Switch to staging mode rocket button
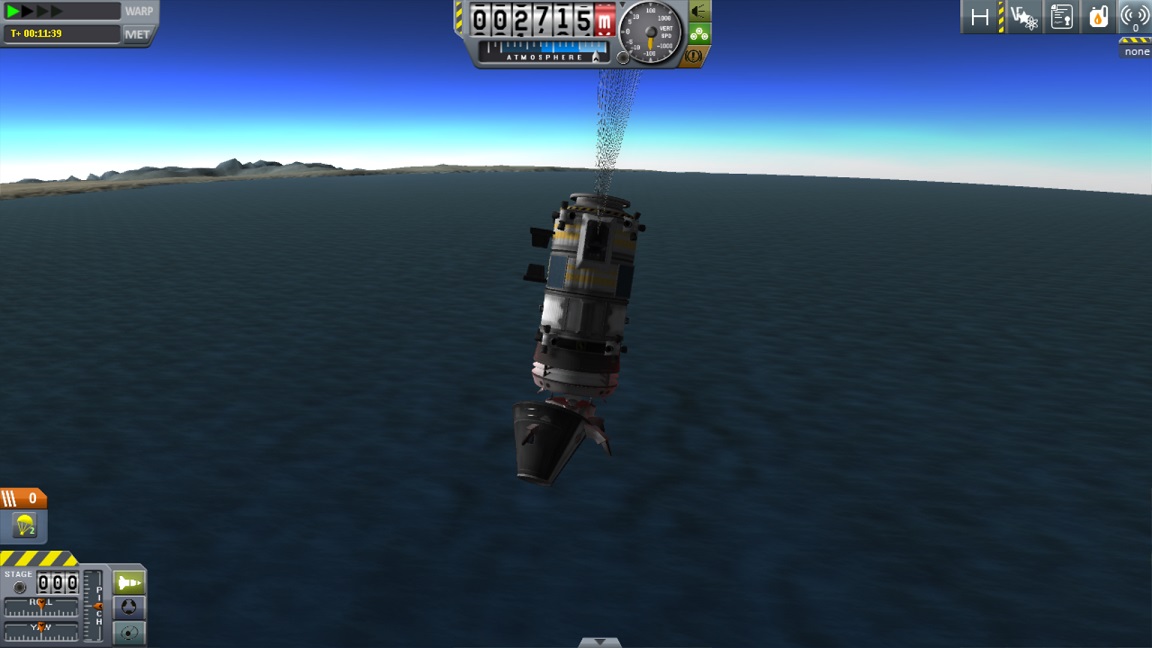Screen dimensions: 1152x648 [x=129, y=582]
